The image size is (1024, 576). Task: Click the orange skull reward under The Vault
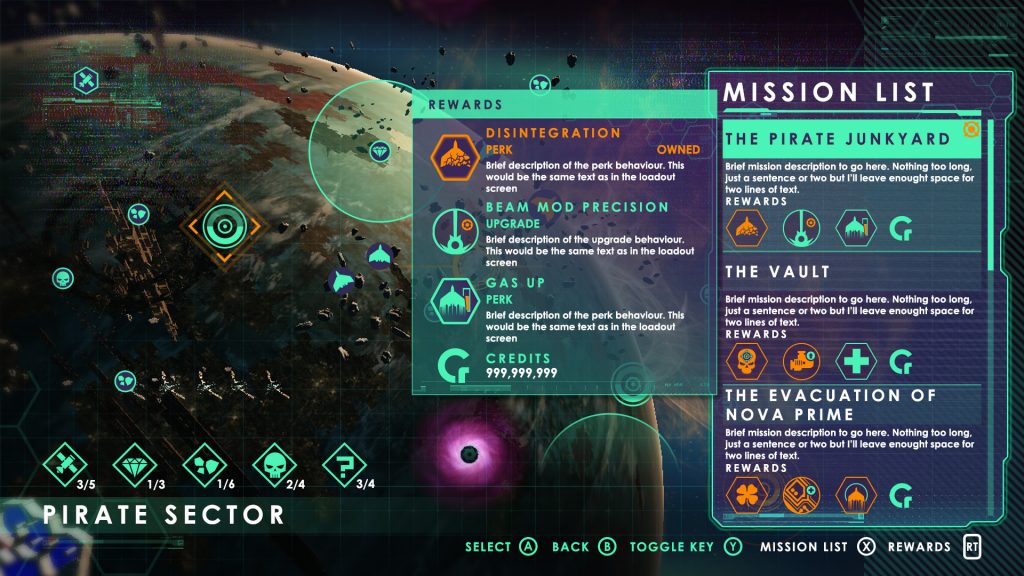[746, 361]
